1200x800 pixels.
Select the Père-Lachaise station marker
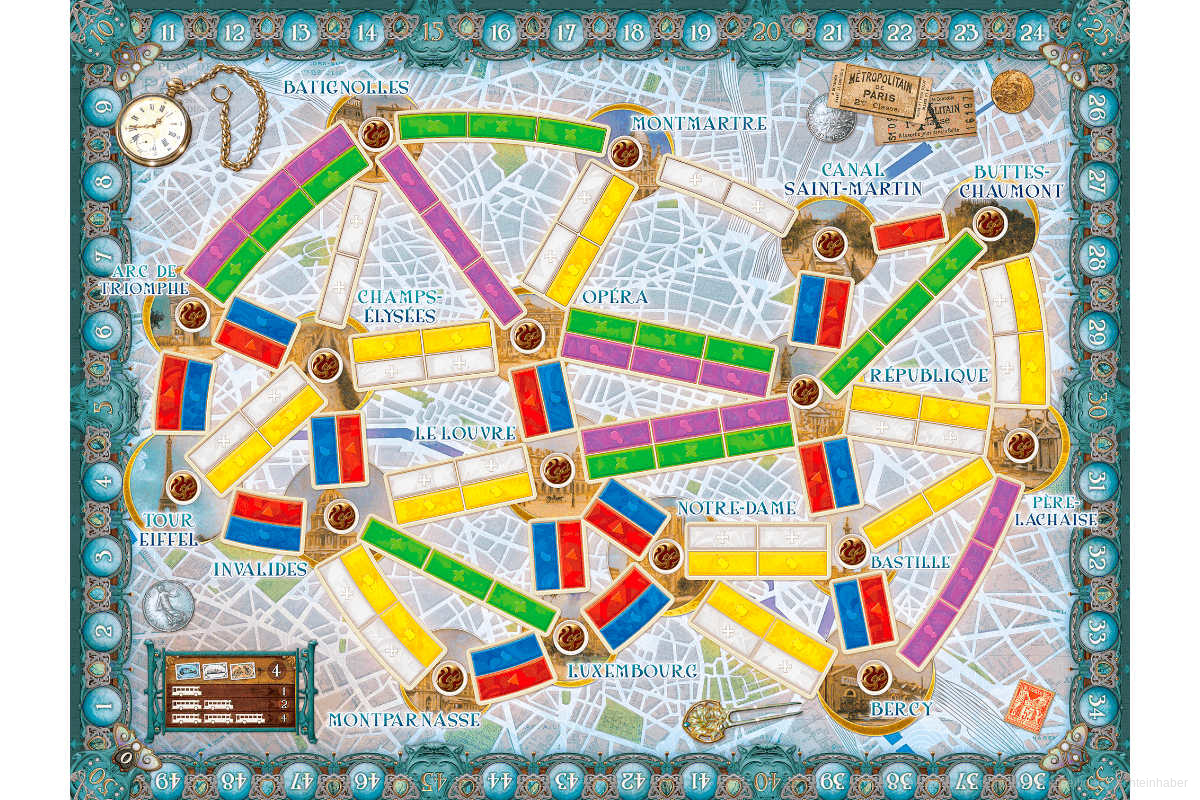pyautogui.click(x=1019, y=443)
